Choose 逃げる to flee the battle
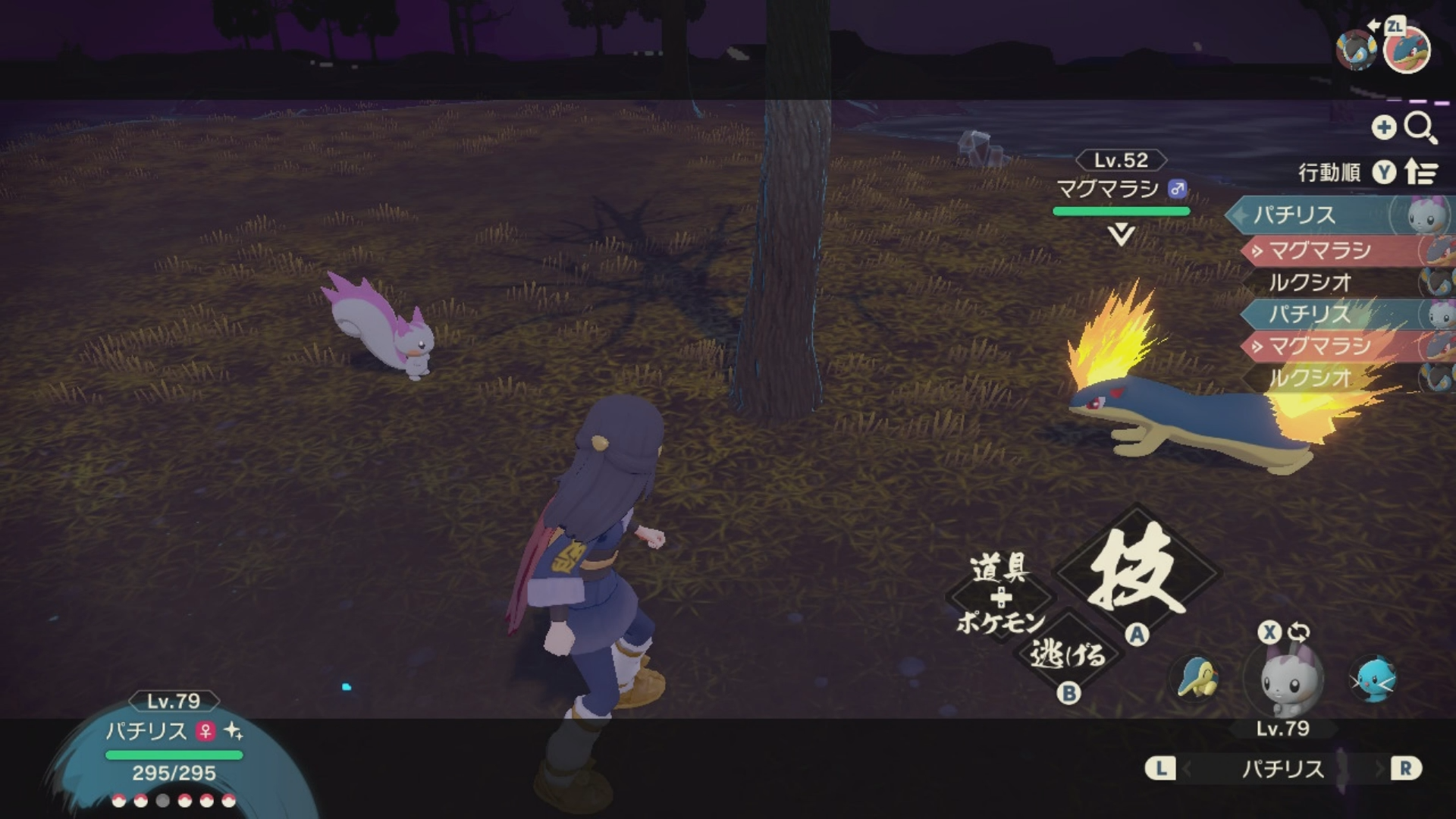Screen dimensions: 1456x819 (x=1067, y=654)
